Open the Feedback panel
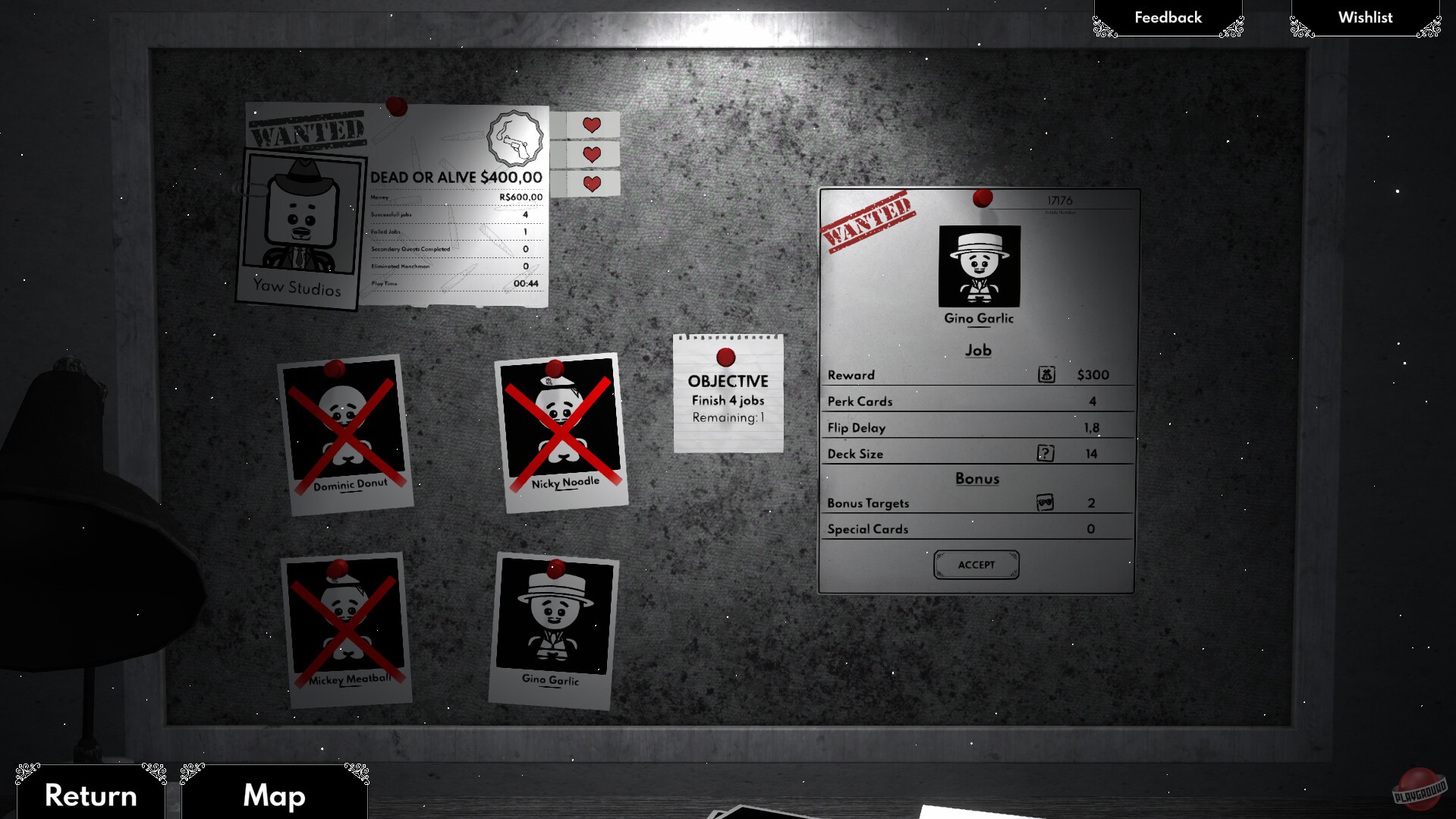This screenshot has width=1456, height=819. [1167, 17]
